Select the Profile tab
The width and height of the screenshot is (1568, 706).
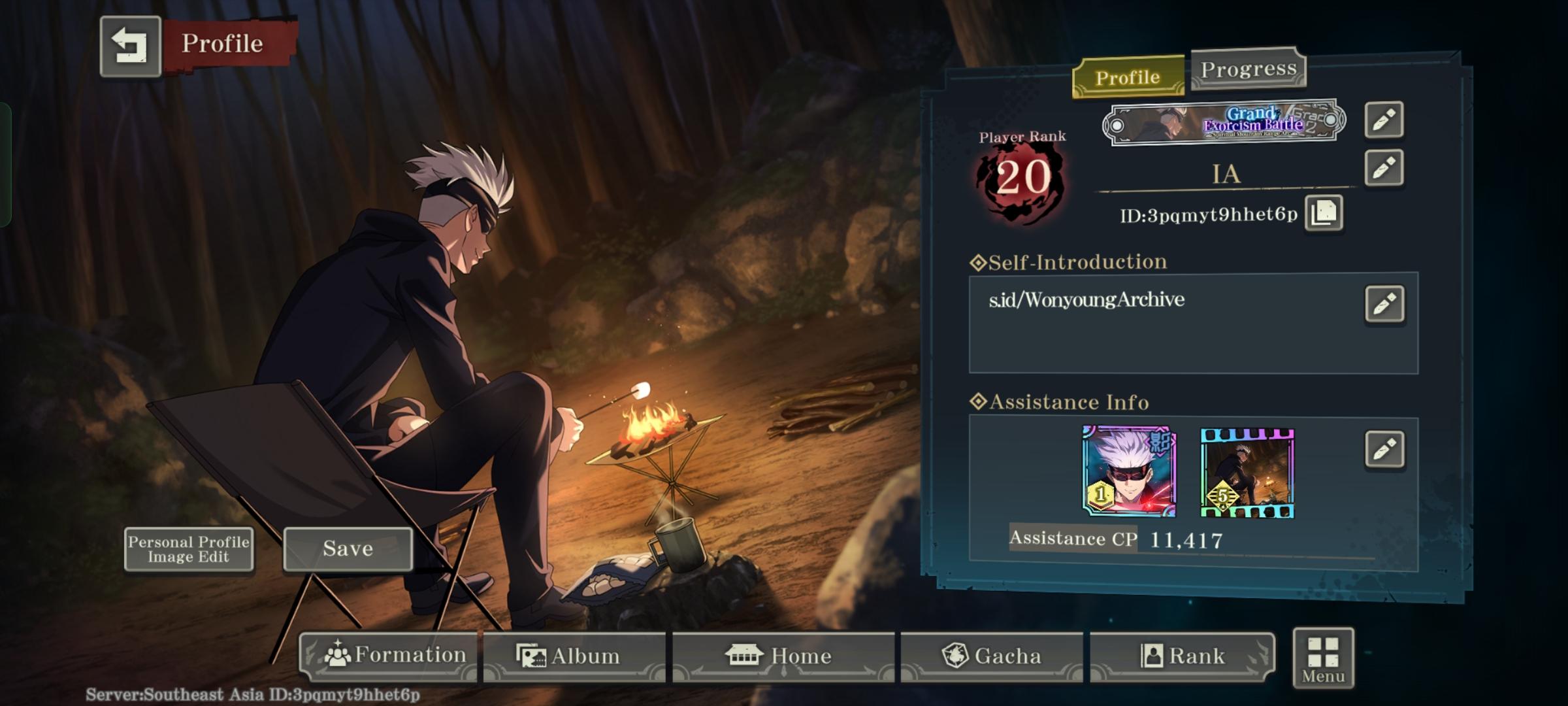pos(1128,77)
